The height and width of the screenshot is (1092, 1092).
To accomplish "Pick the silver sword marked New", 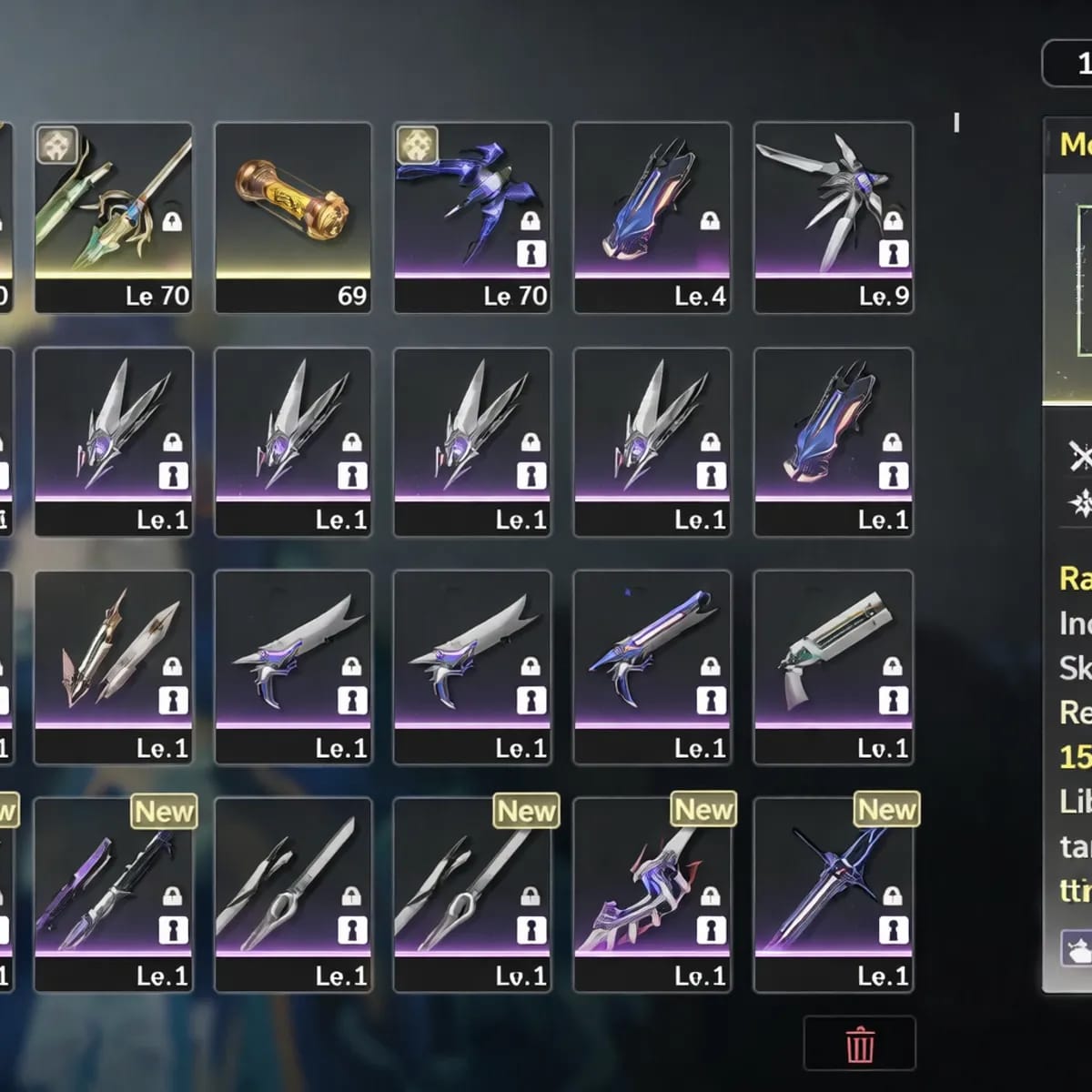I will pyautogui.click(x=471, y=894).
